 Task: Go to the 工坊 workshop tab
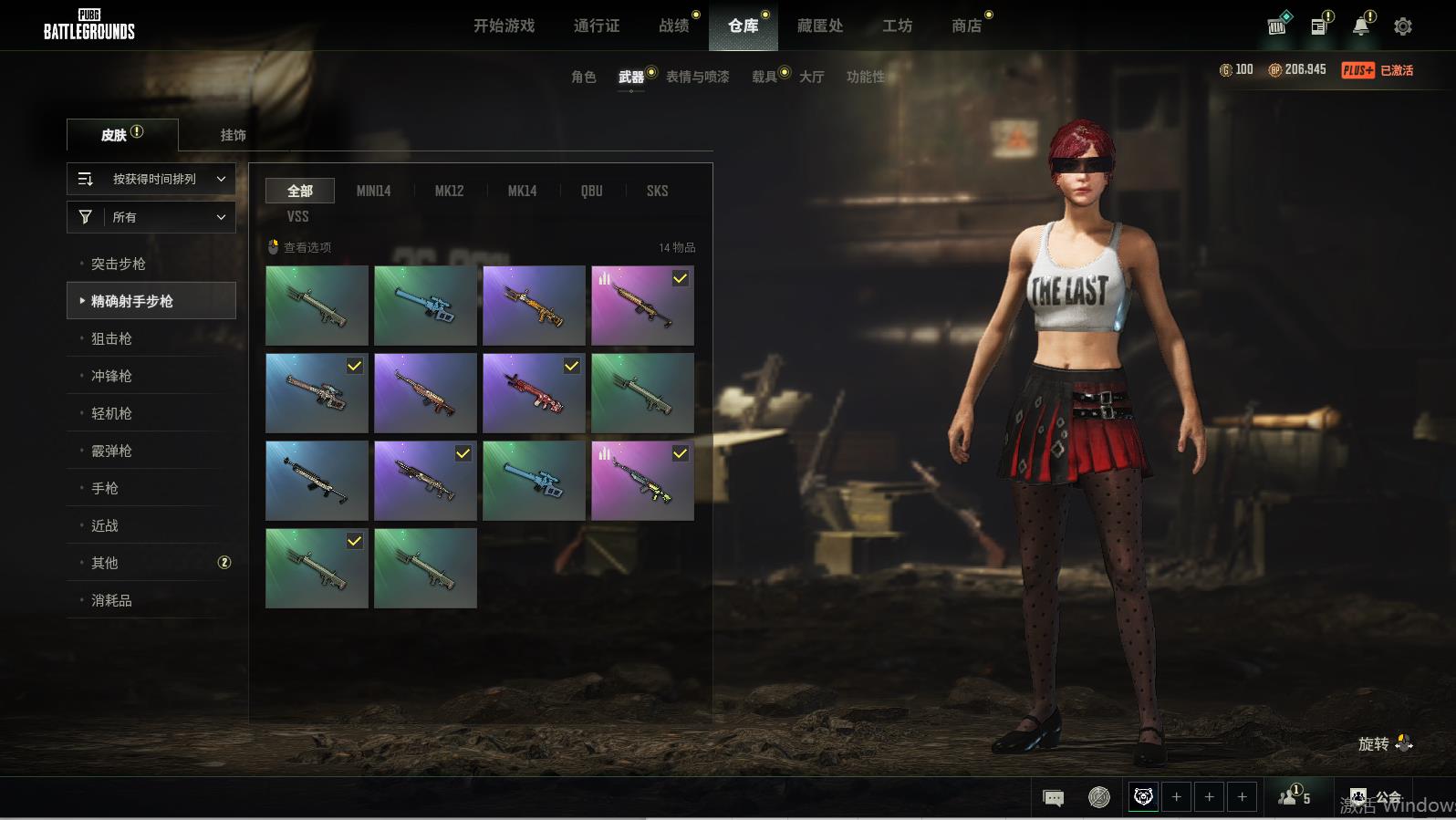pos(897,26)
